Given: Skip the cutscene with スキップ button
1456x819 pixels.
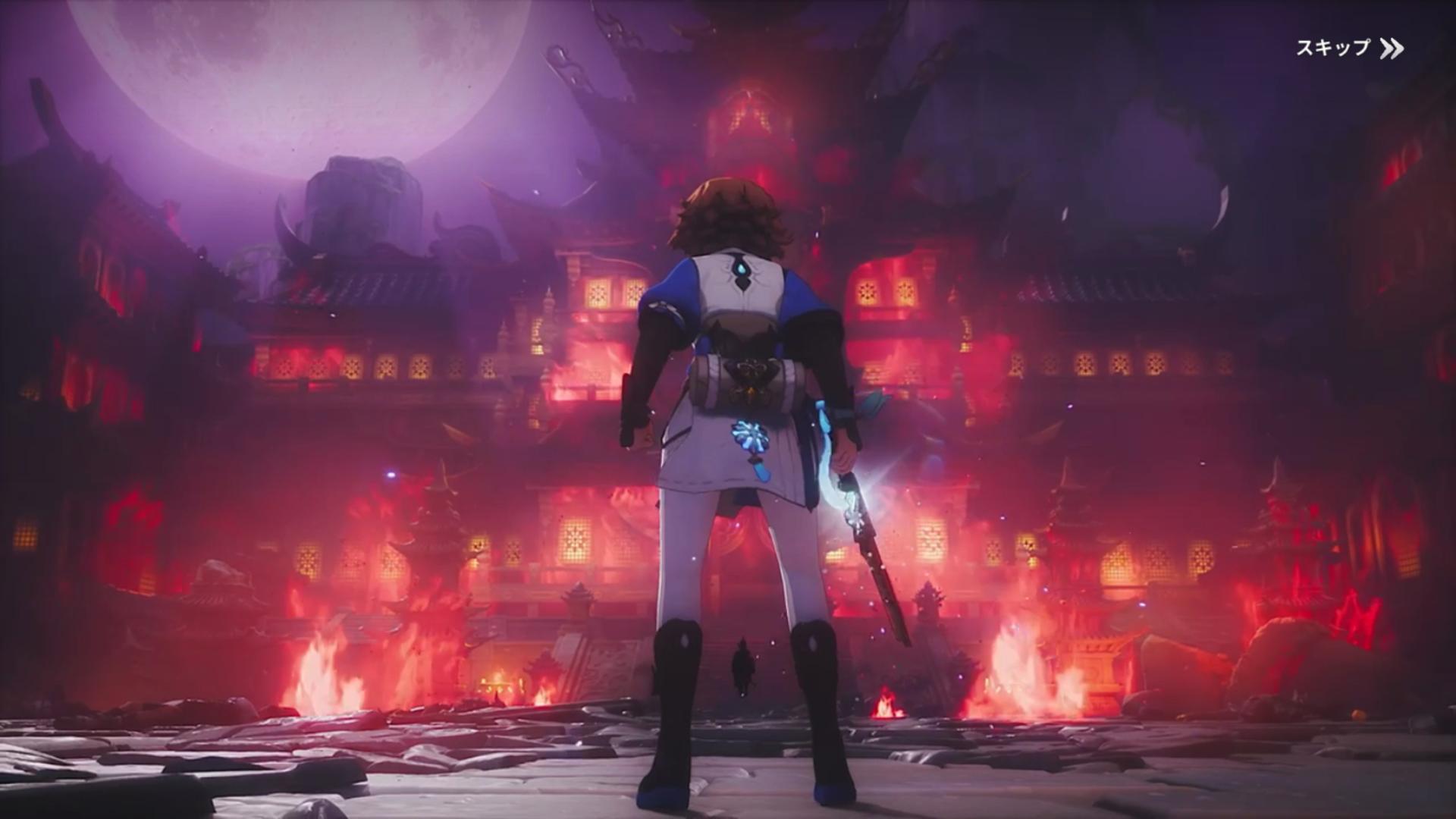Looking at the screenshot, I should pyautogui.click(x=1348, y=49).
